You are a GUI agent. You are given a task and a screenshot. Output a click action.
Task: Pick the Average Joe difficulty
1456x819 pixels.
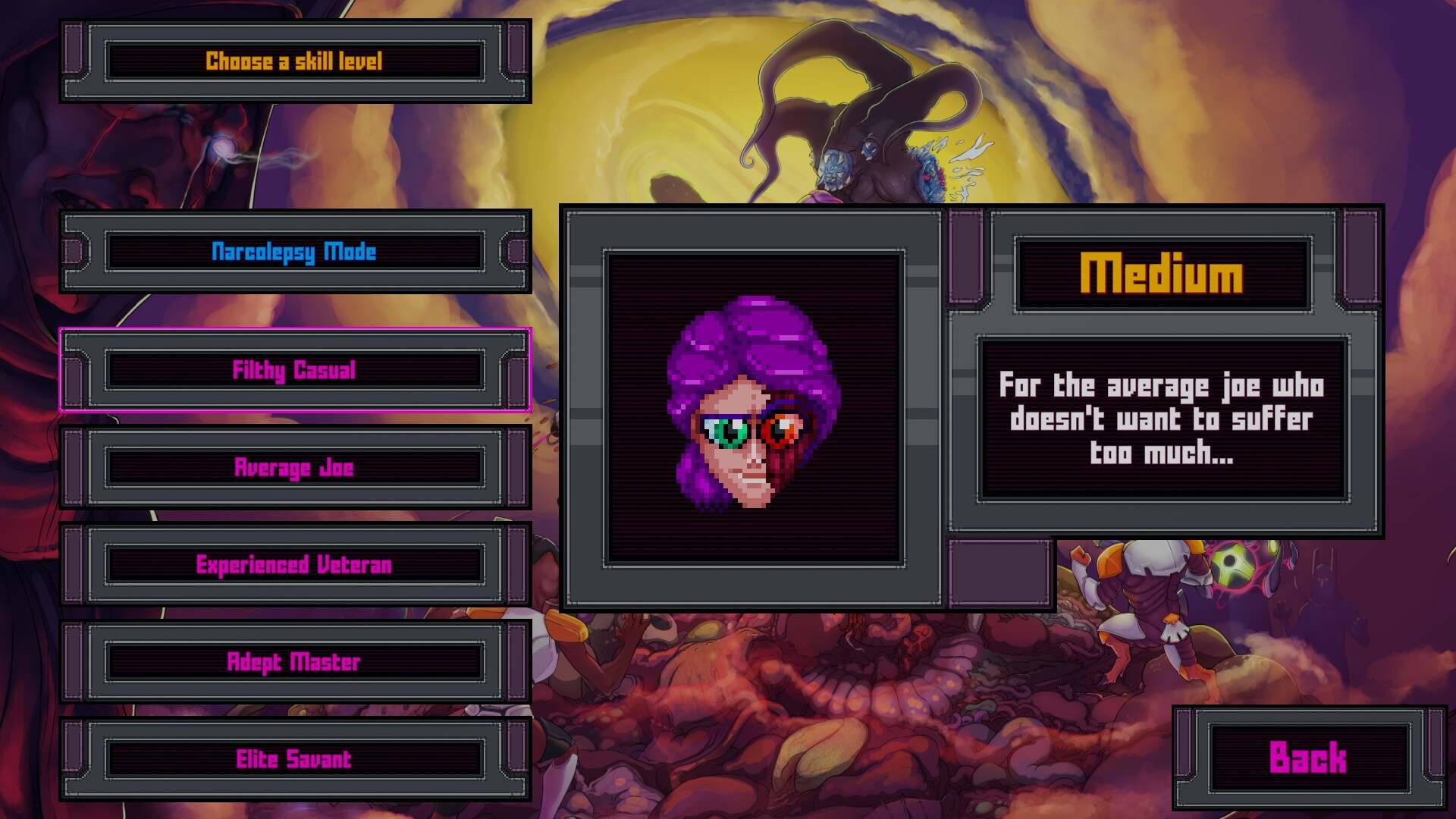click(294, 467)
